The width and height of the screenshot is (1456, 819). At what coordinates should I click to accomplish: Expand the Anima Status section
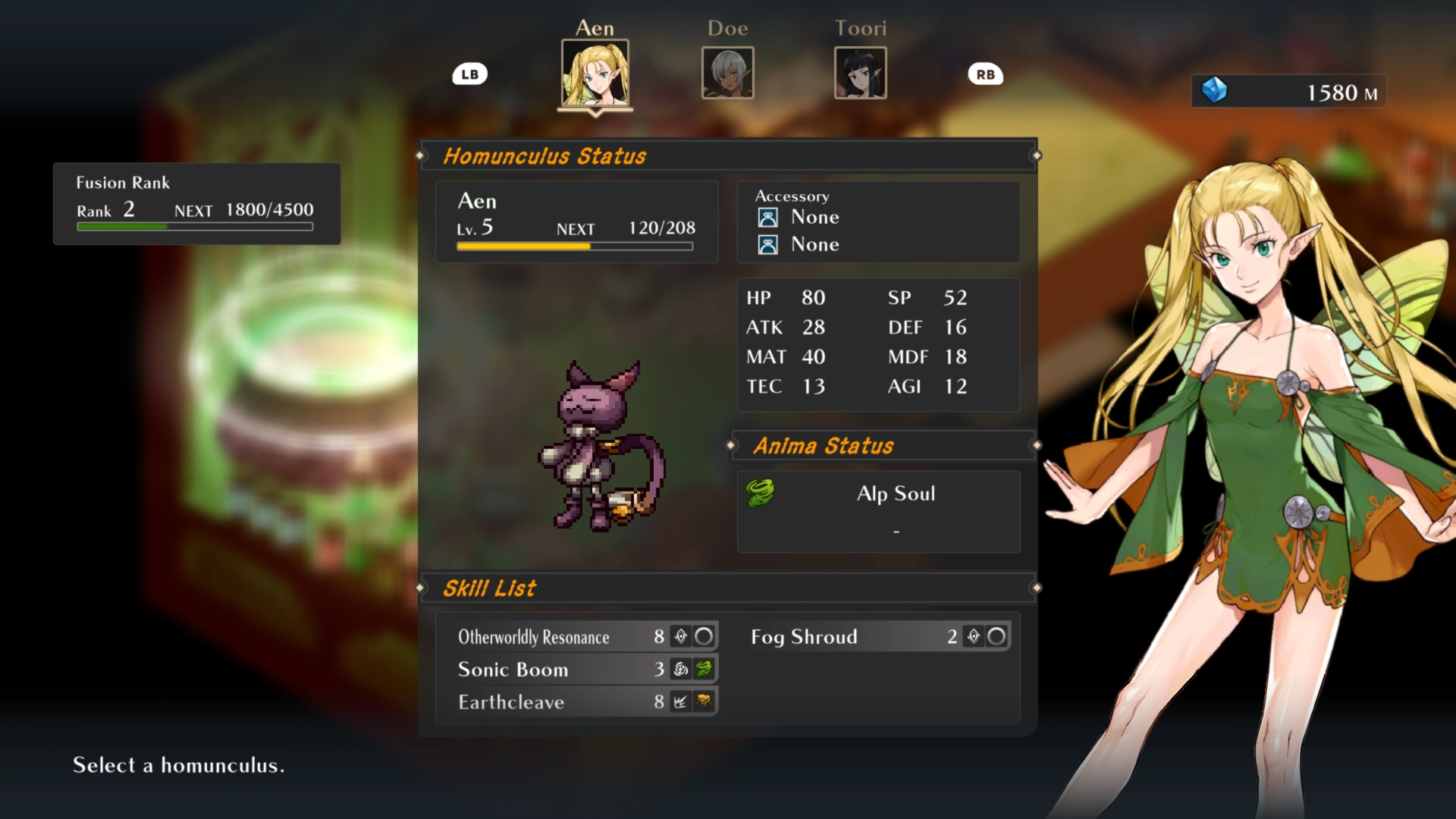click(824, 446)
